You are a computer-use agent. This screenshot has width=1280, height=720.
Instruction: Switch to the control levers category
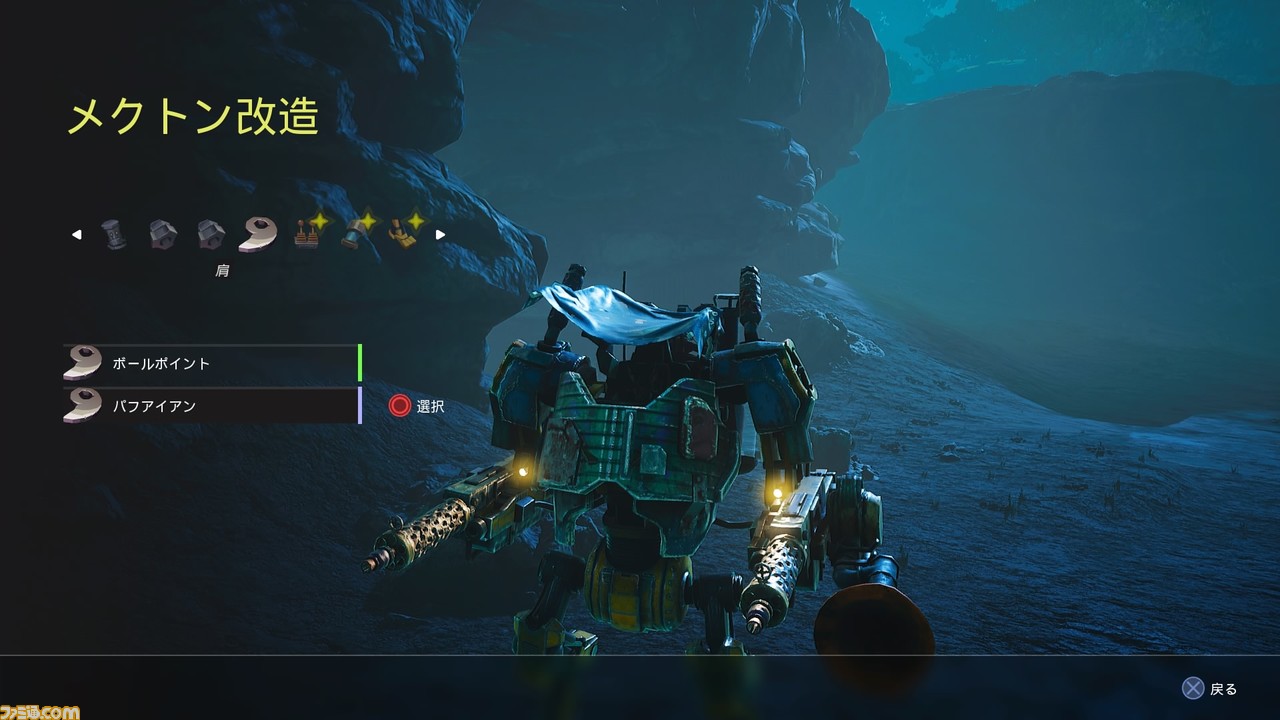307,235
